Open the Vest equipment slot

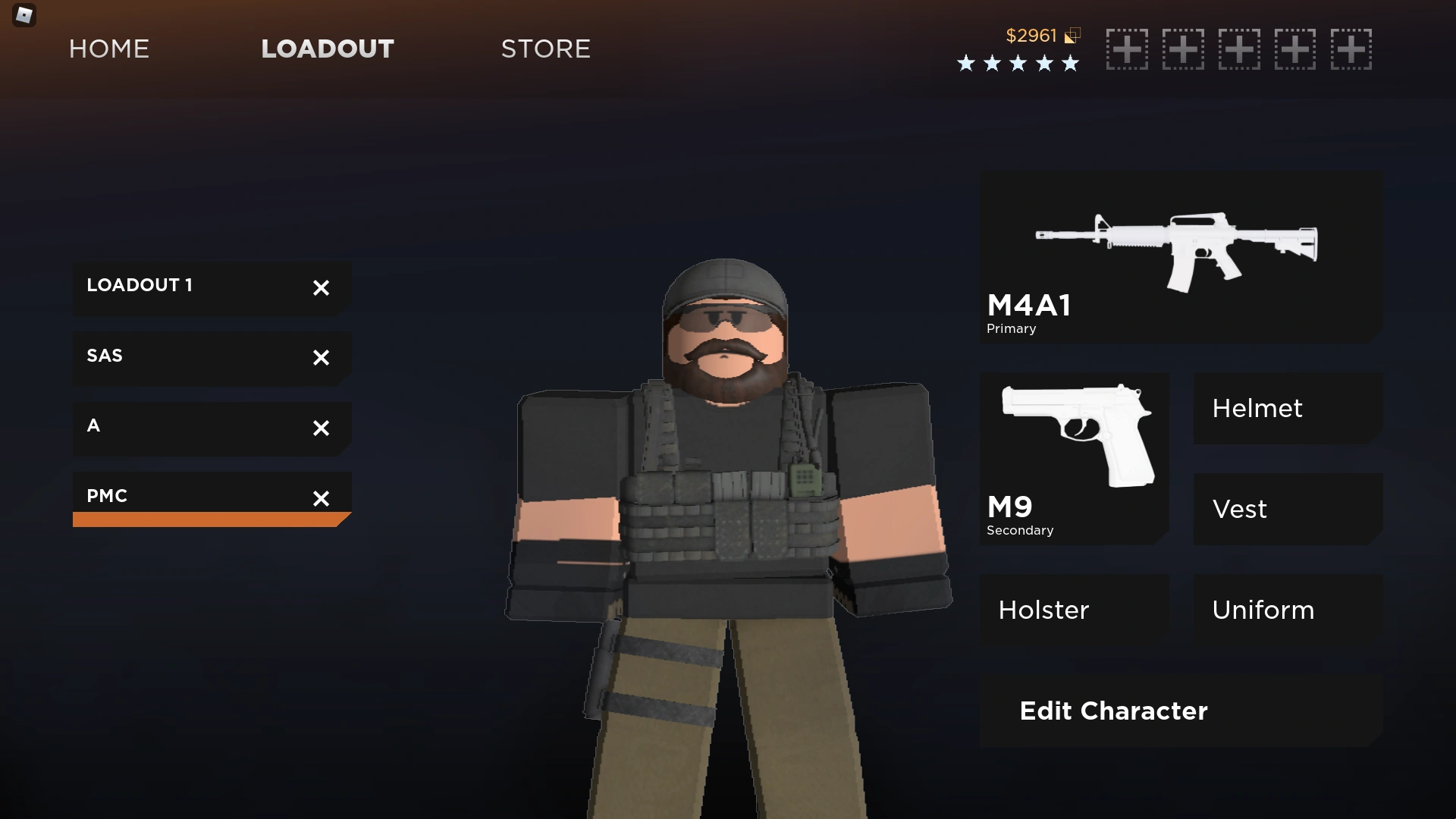pyautogui.click(x=1287, y=509)
